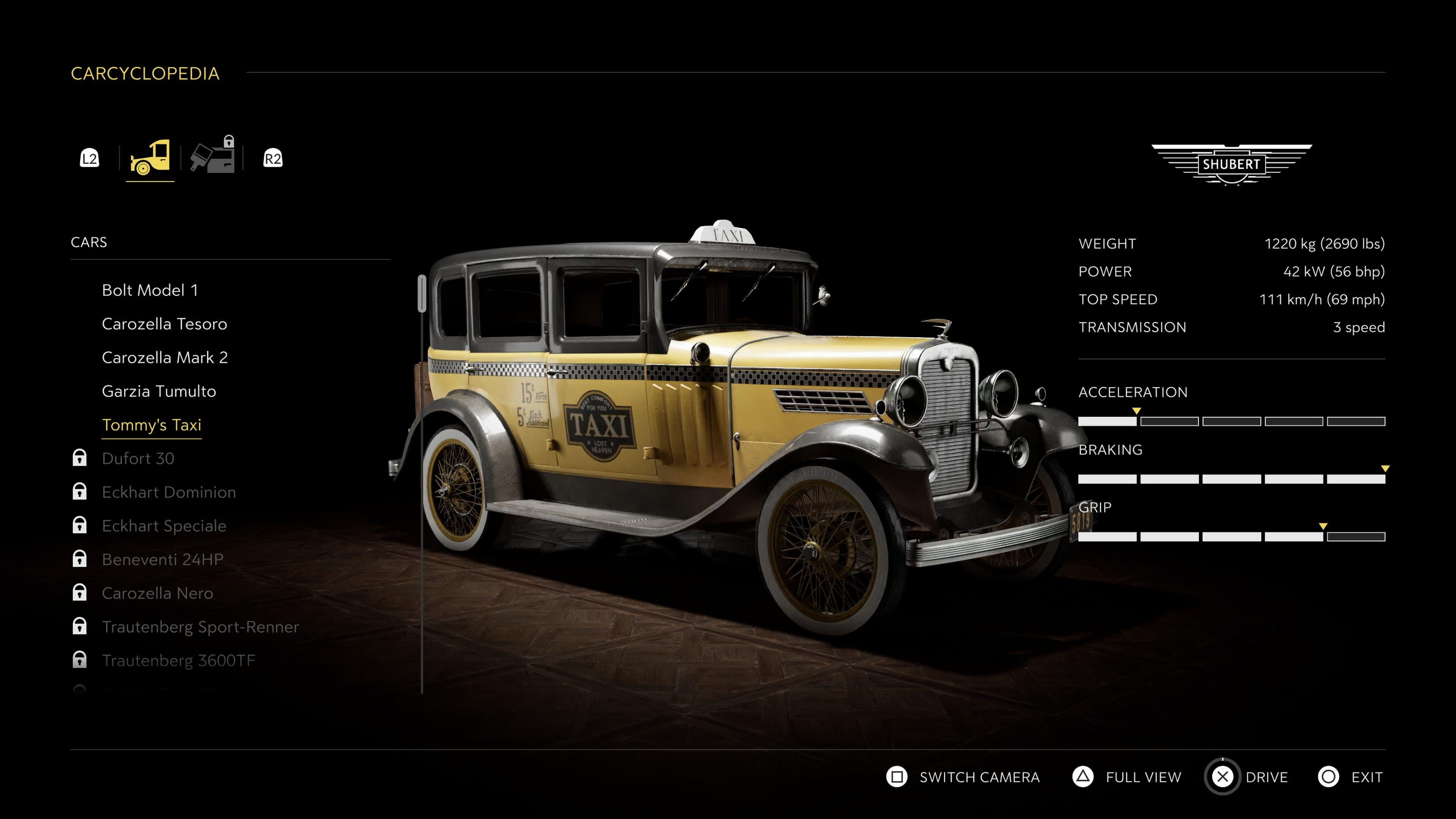
Task: Pick the Garzia Tumulto entry
Action: point(159,391)
